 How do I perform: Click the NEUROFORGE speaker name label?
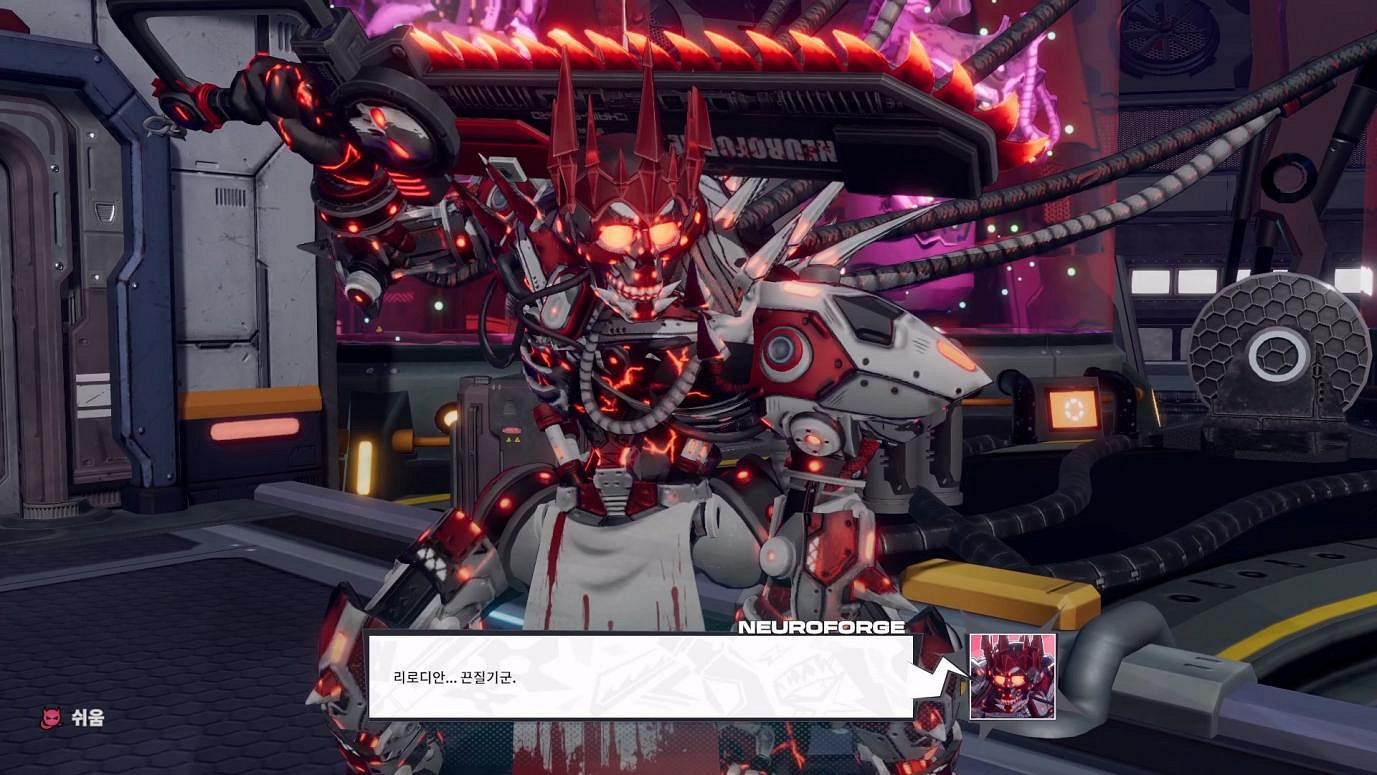point(820,630)
